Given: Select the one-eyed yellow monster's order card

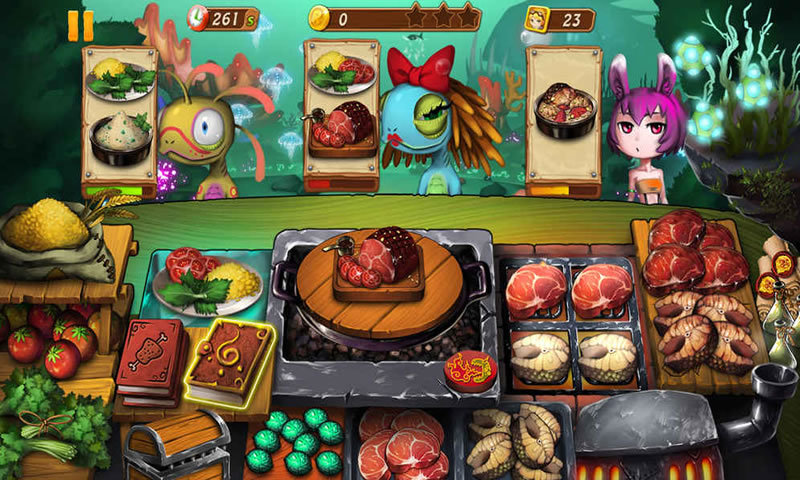Looking at the screenshot, I should tap(120, 115).
